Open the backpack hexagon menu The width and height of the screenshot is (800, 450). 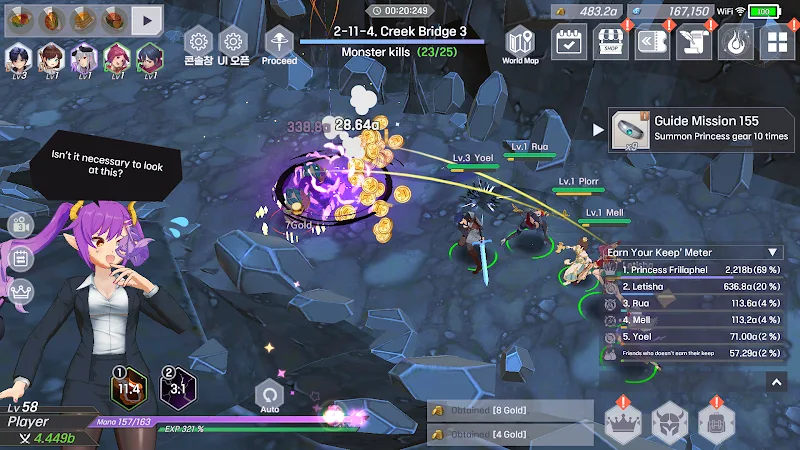pyautogui.click(x=717, y=423)
